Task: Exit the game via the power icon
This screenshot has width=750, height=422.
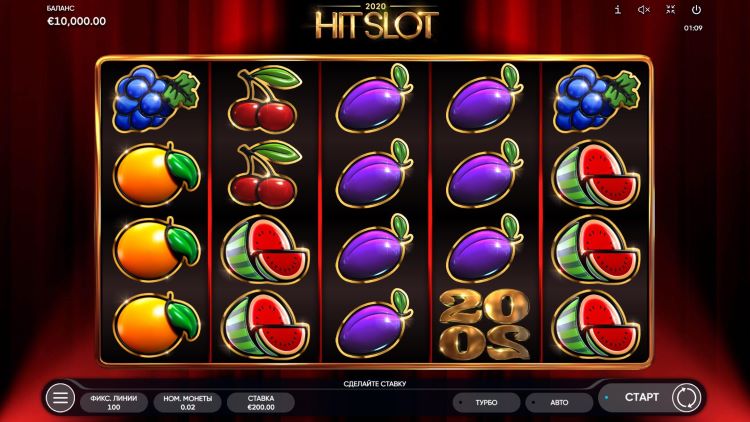Action: (x=697, y=10)
